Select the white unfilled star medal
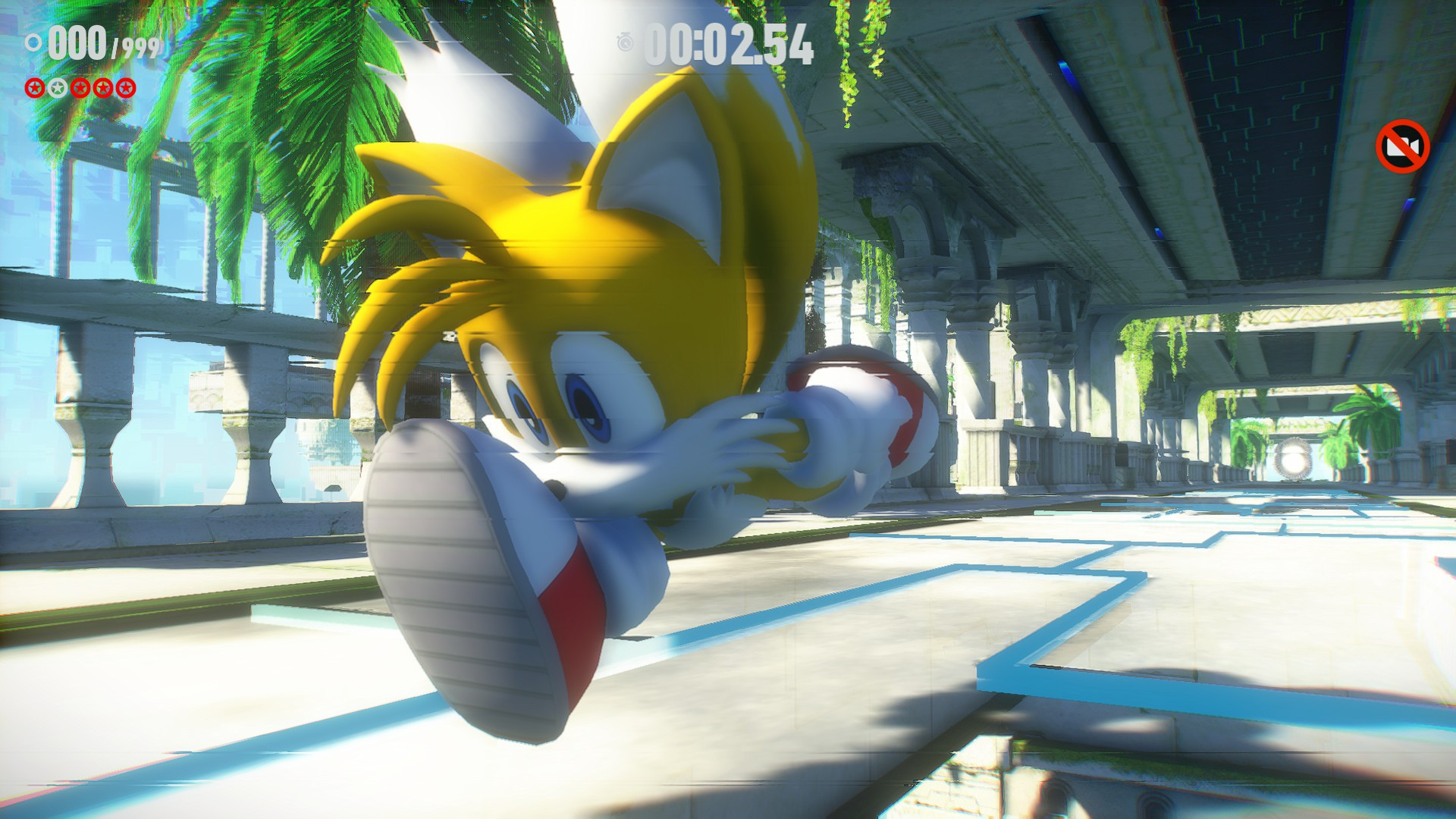1456x819 pixels. pos(57,88)
